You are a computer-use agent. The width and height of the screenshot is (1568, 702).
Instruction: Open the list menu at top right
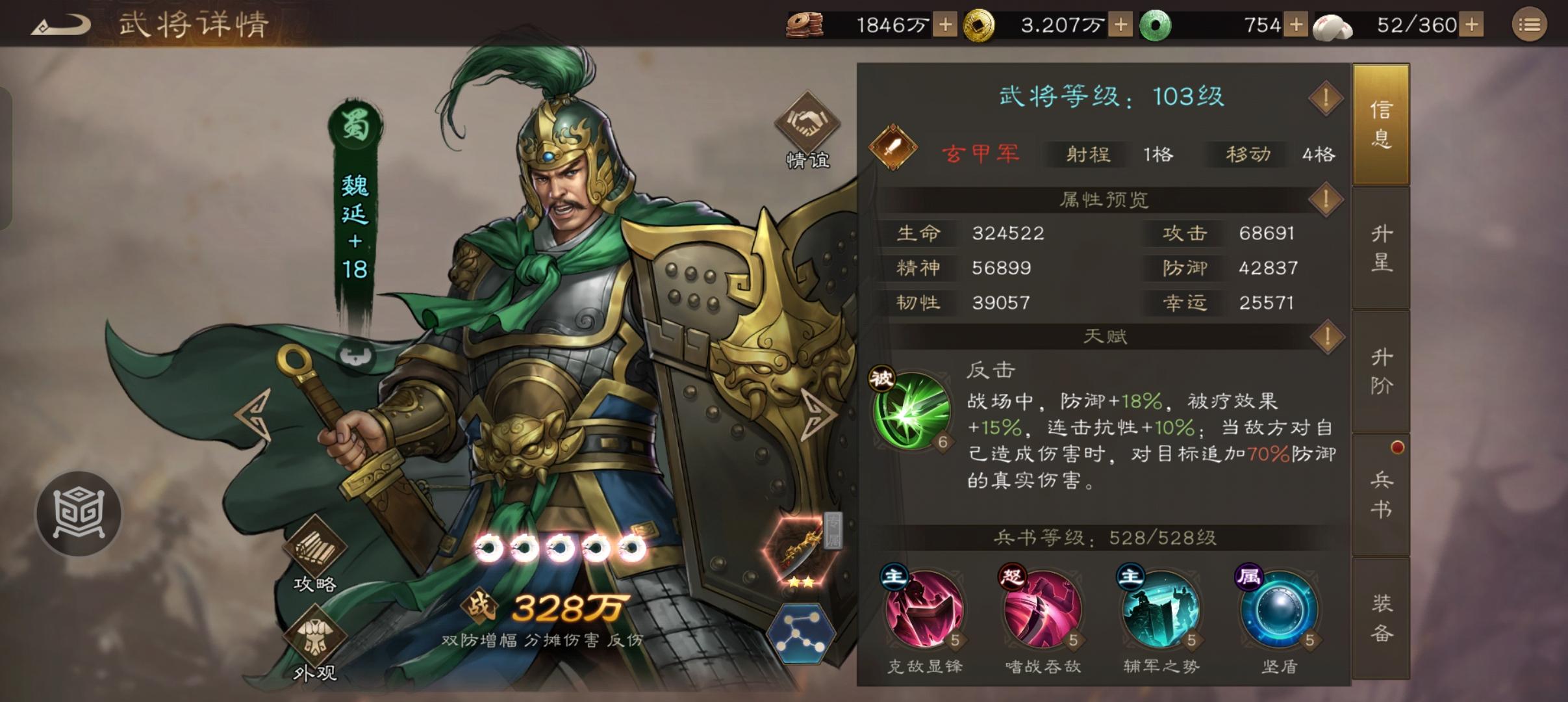[x=1530, y=25]
